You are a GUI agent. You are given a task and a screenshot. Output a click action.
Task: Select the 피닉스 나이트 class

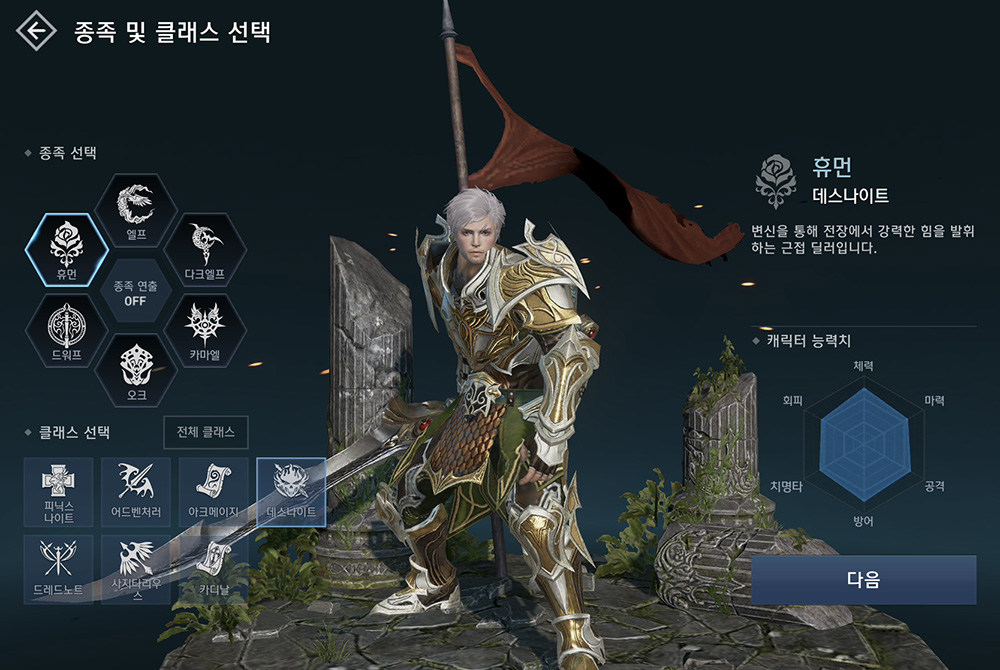click(x=59, y=491)
